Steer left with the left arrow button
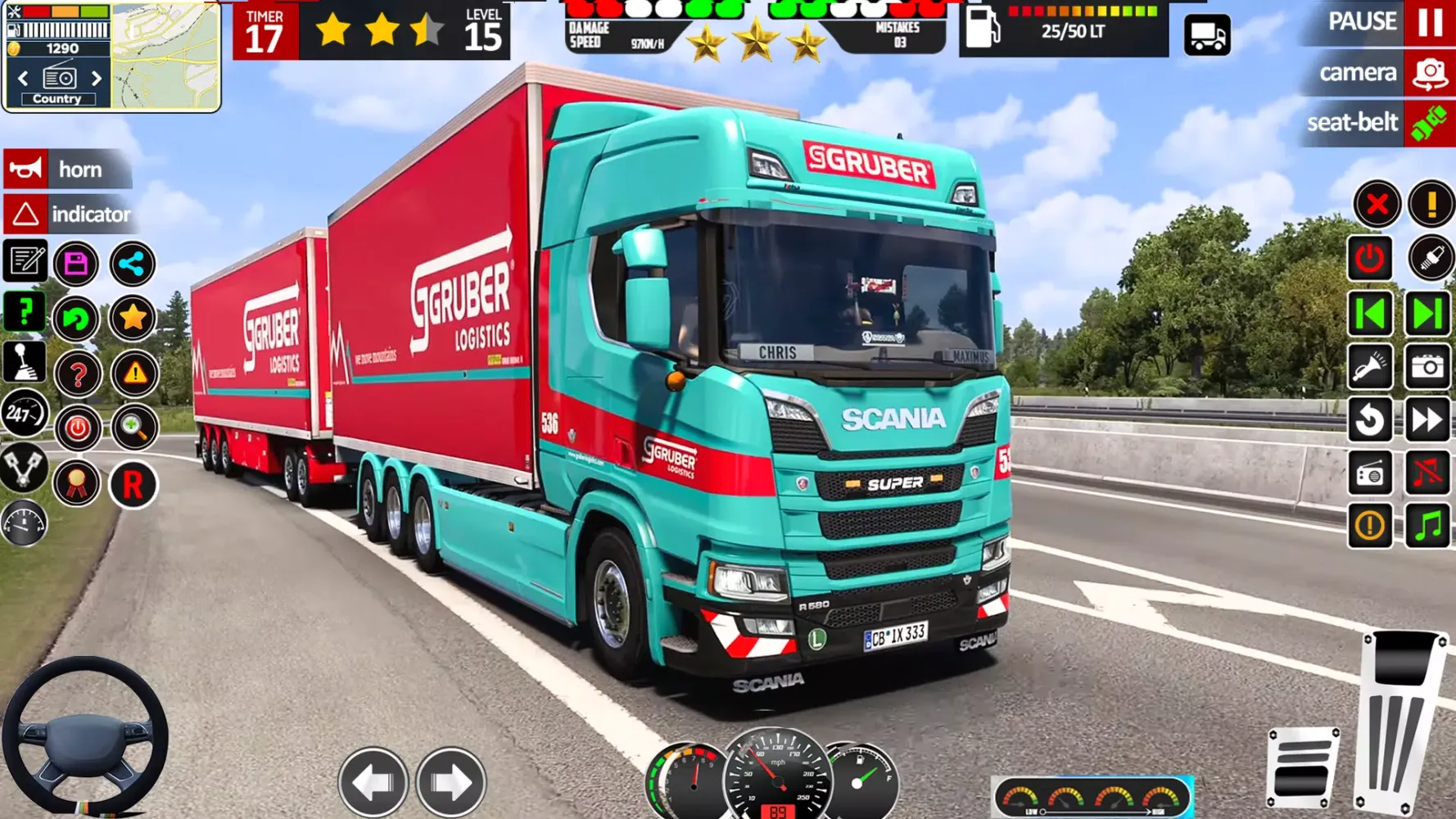The height and width of the screenshot is (819, 1456). (373, 781)
